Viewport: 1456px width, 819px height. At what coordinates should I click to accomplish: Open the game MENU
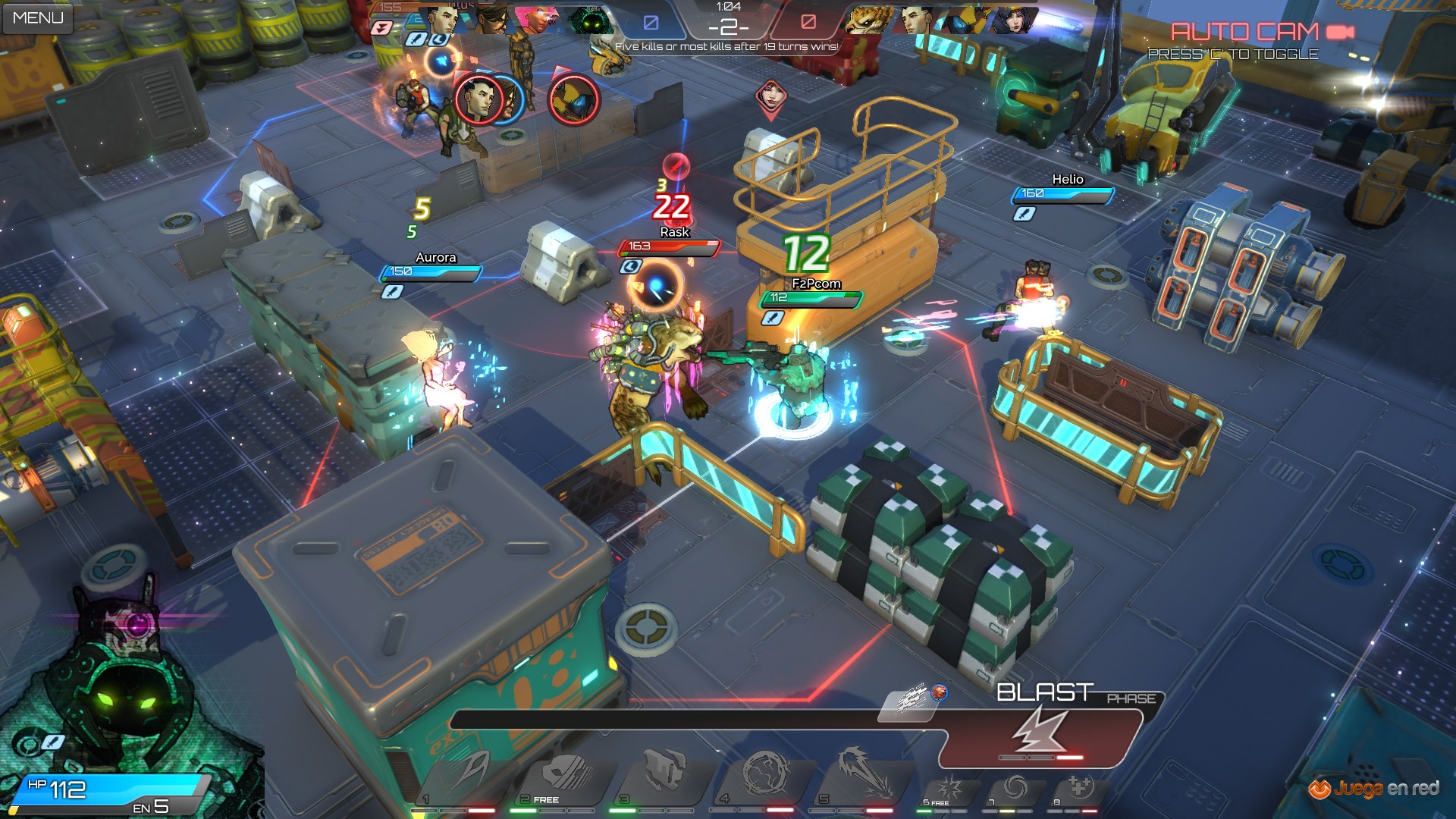37,17
